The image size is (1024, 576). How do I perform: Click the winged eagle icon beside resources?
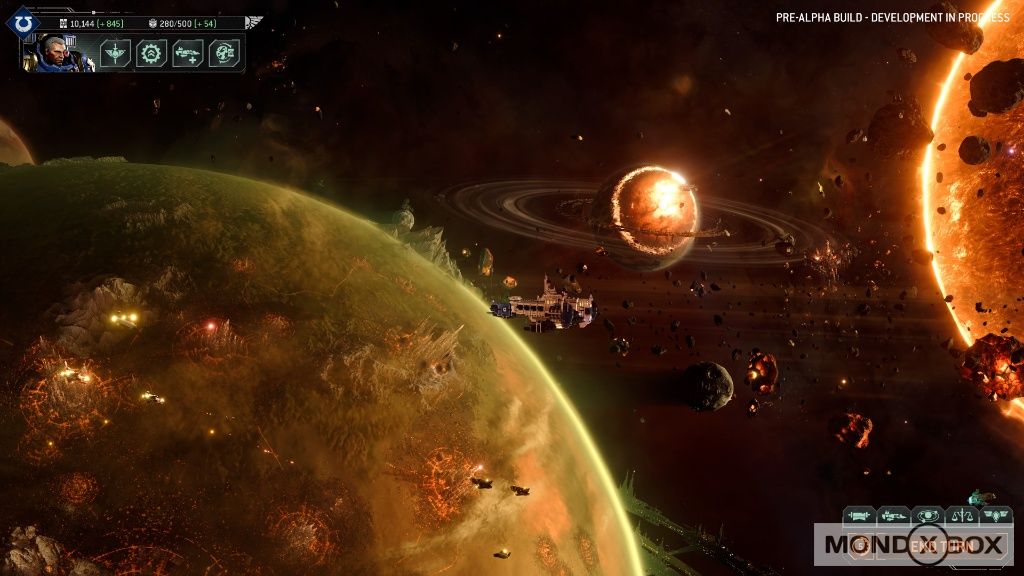[254, 22]
